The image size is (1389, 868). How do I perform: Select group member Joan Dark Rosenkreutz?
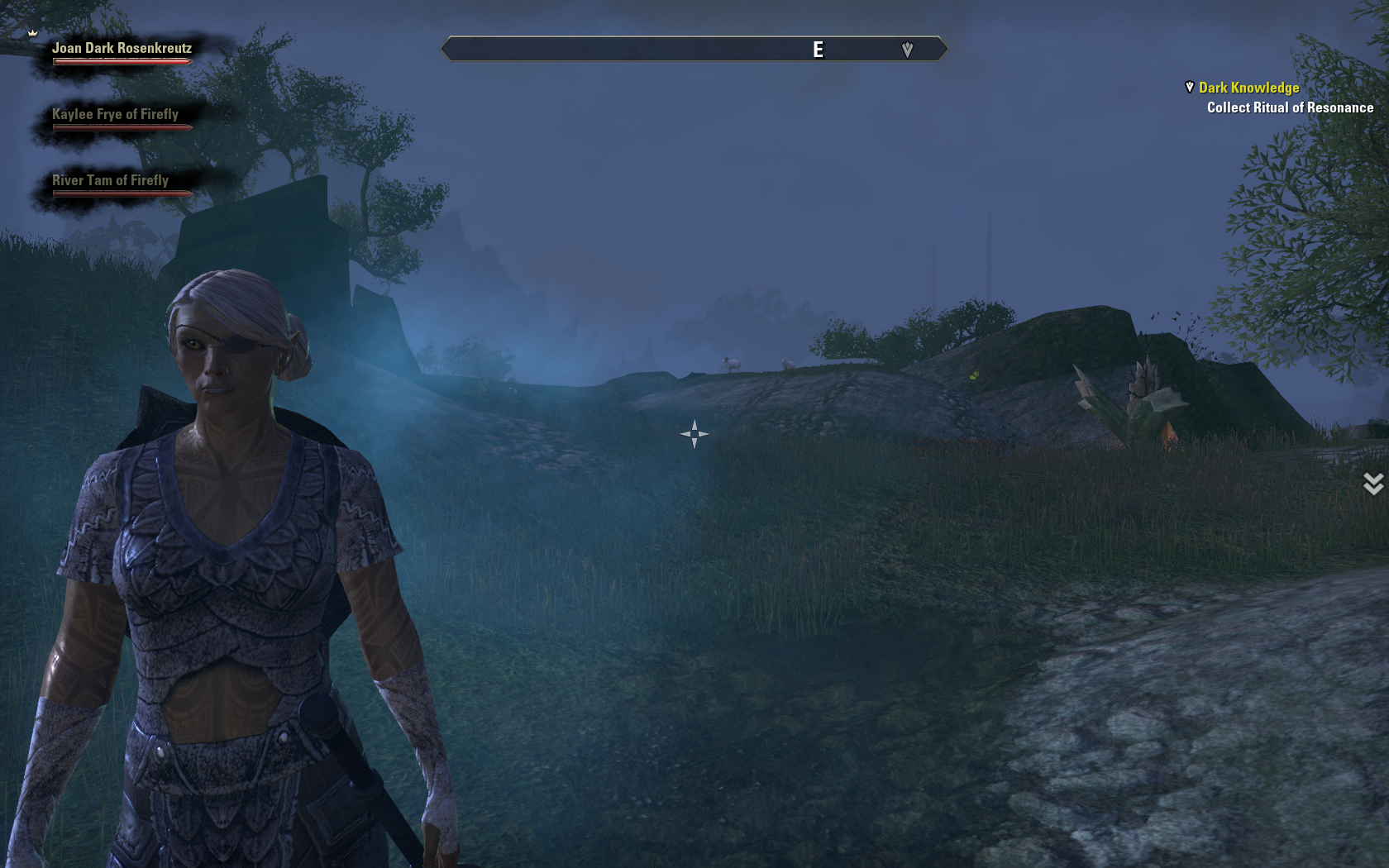[x=122, y=49]
